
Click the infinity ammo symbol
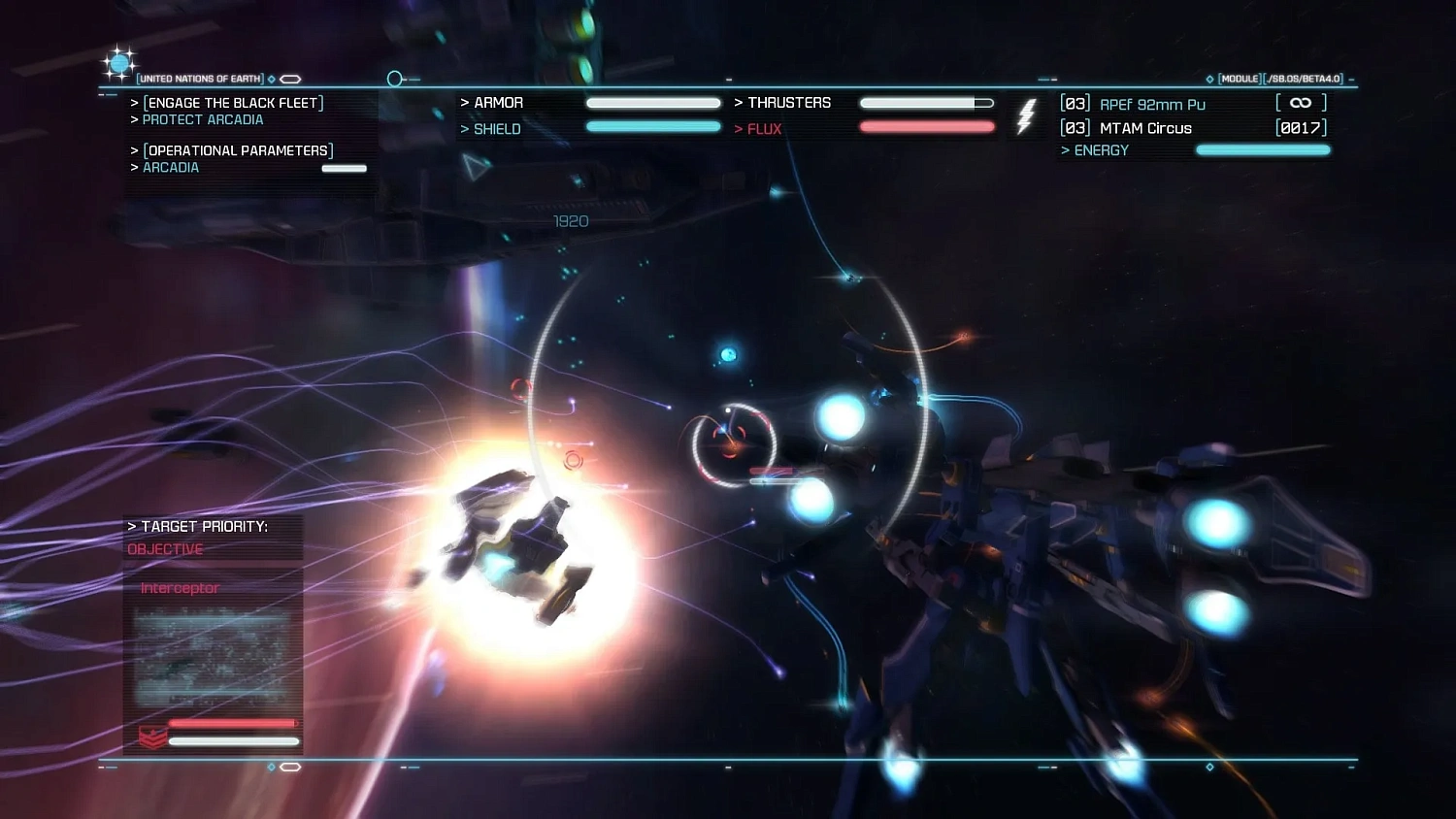pos(1300,102)
